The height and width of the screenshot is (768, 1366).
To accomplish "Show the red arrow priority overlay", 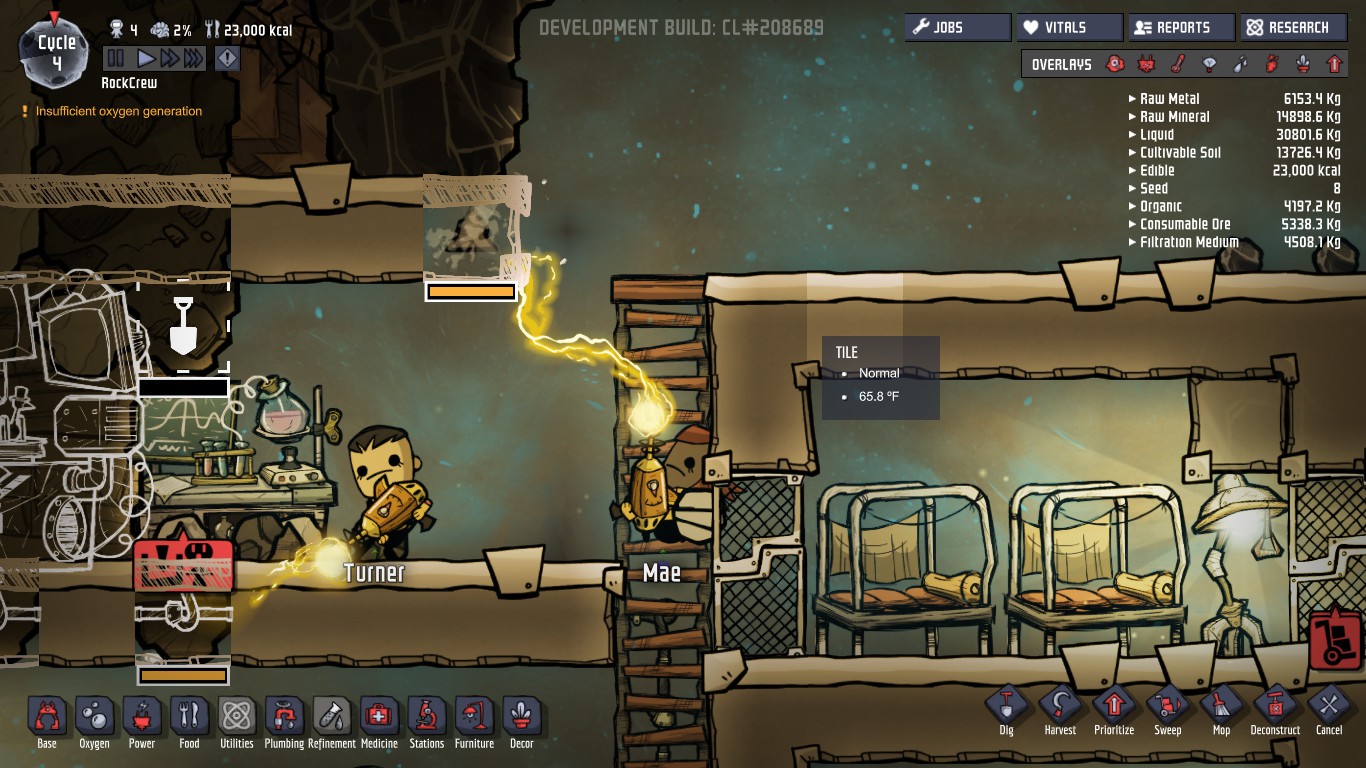I will (x=1333, y=64).
